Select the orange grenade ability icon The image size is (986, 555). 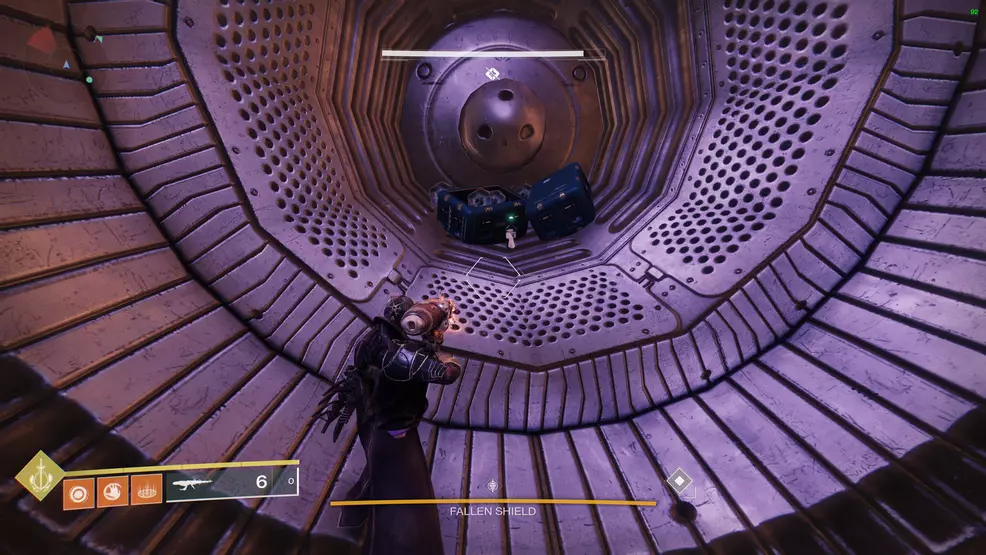[x=78, y=491]
